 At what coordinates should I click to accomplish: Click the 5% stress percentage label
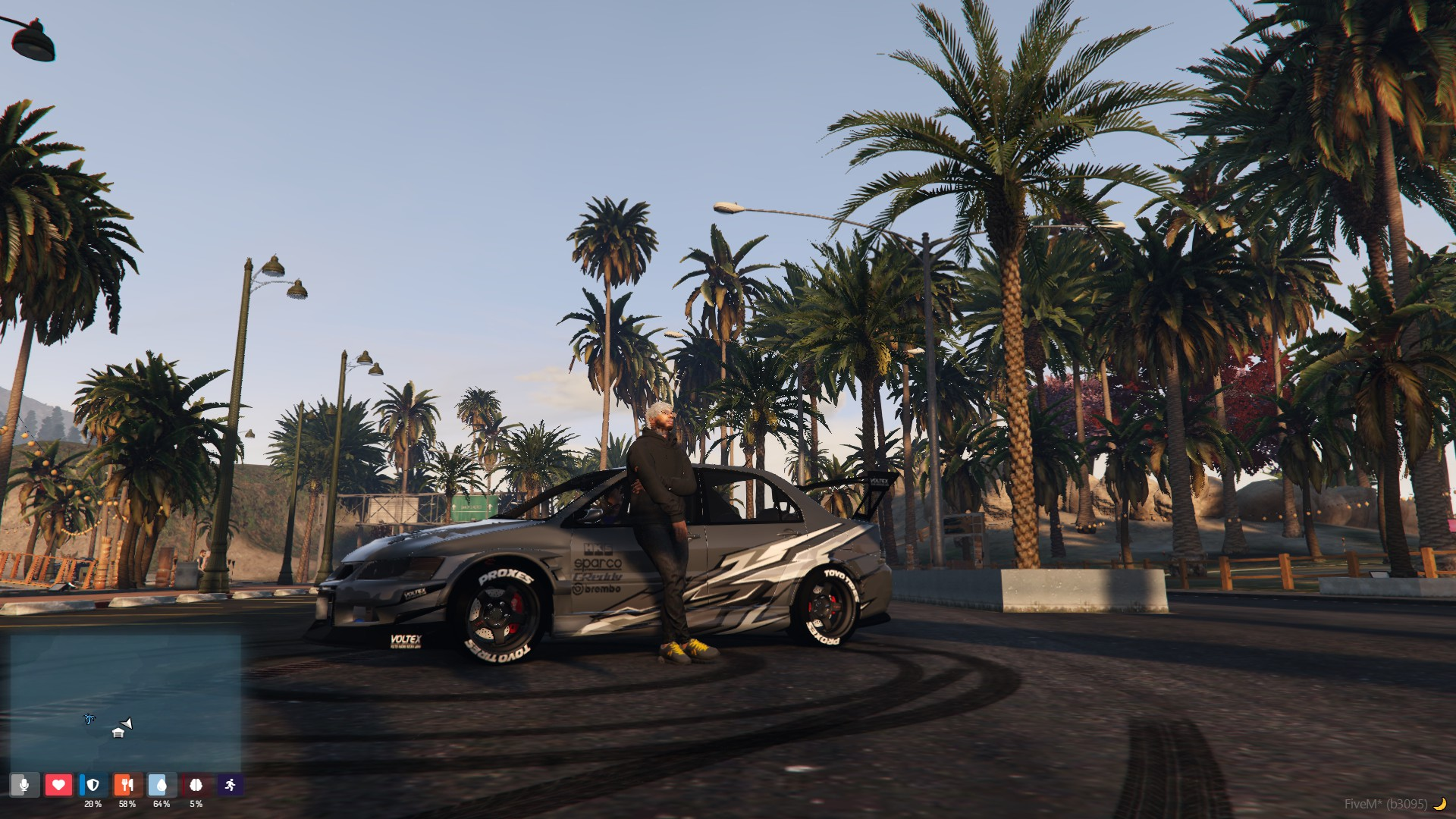pos(196,804)
